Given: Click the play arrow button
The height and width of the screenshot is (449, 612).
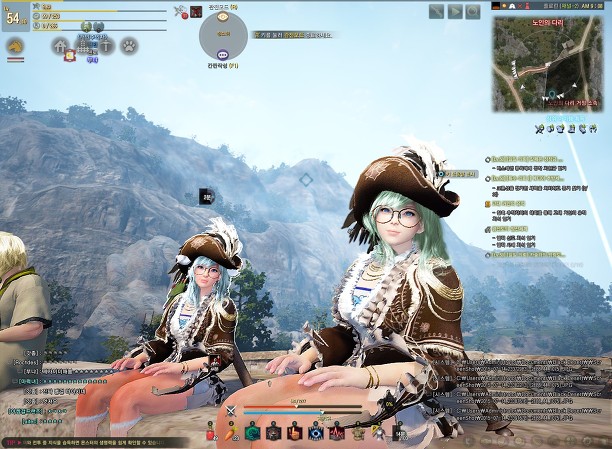Looking at the screenshot, I should pos(456,11).
